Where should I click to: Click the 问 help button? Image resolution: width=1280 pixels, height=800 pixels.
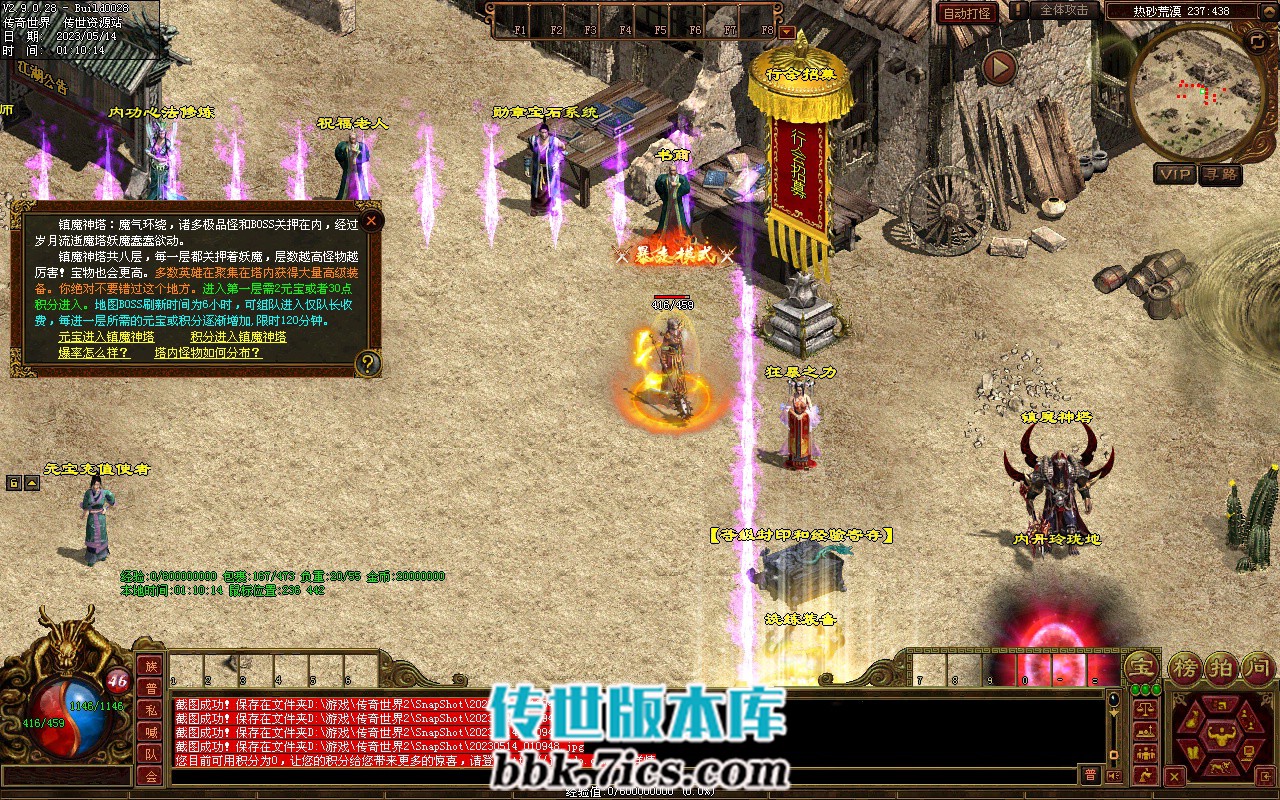tap(1256, 668)
